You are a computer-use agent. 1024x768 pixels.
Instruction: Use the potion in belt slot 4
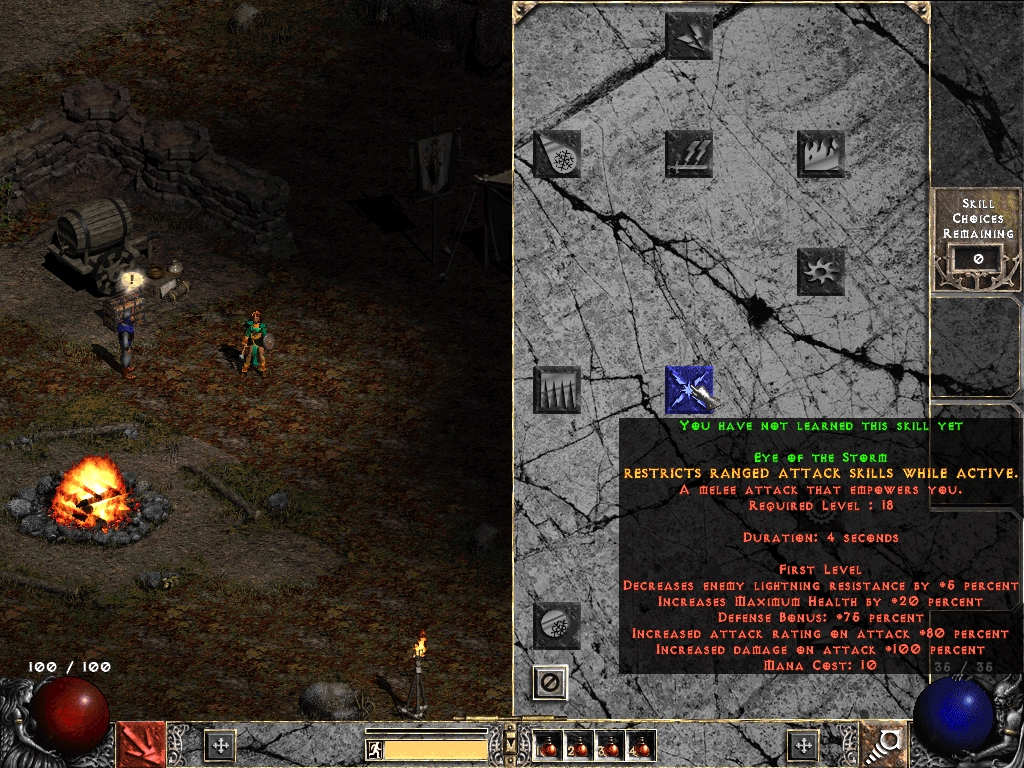click(x=640, y=745)
